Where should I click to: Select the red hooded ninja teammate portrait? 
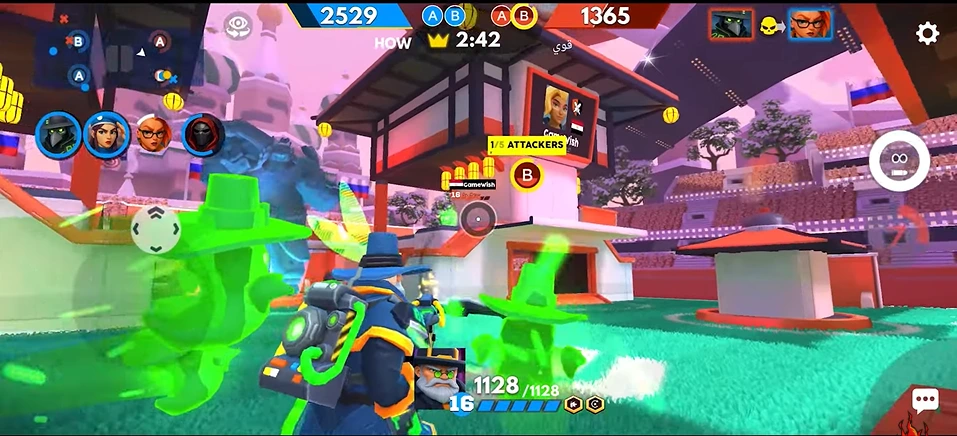pos(202,135)
